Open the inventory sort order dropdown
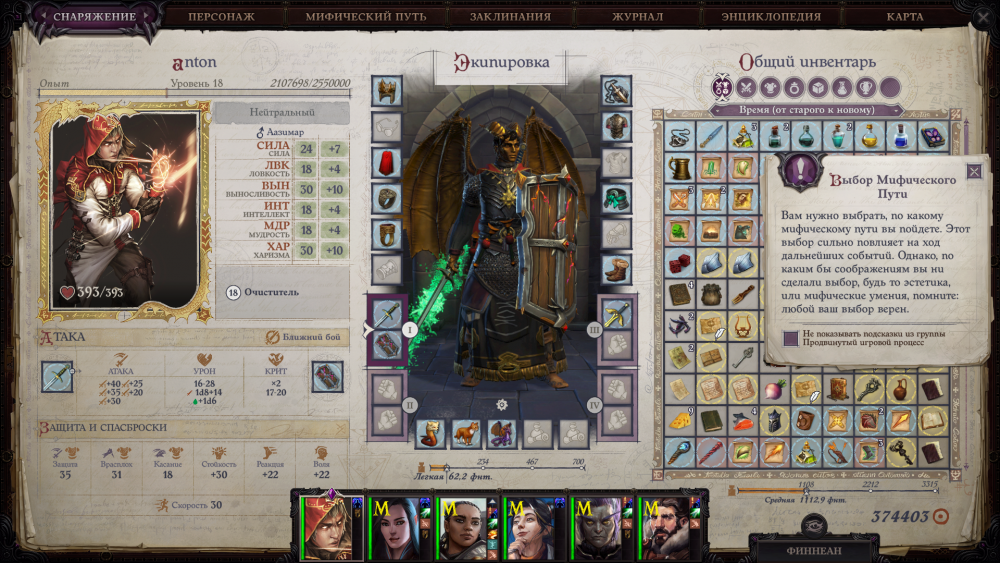Viewport: 1000px width, 563px height. [x=806, y=109]
